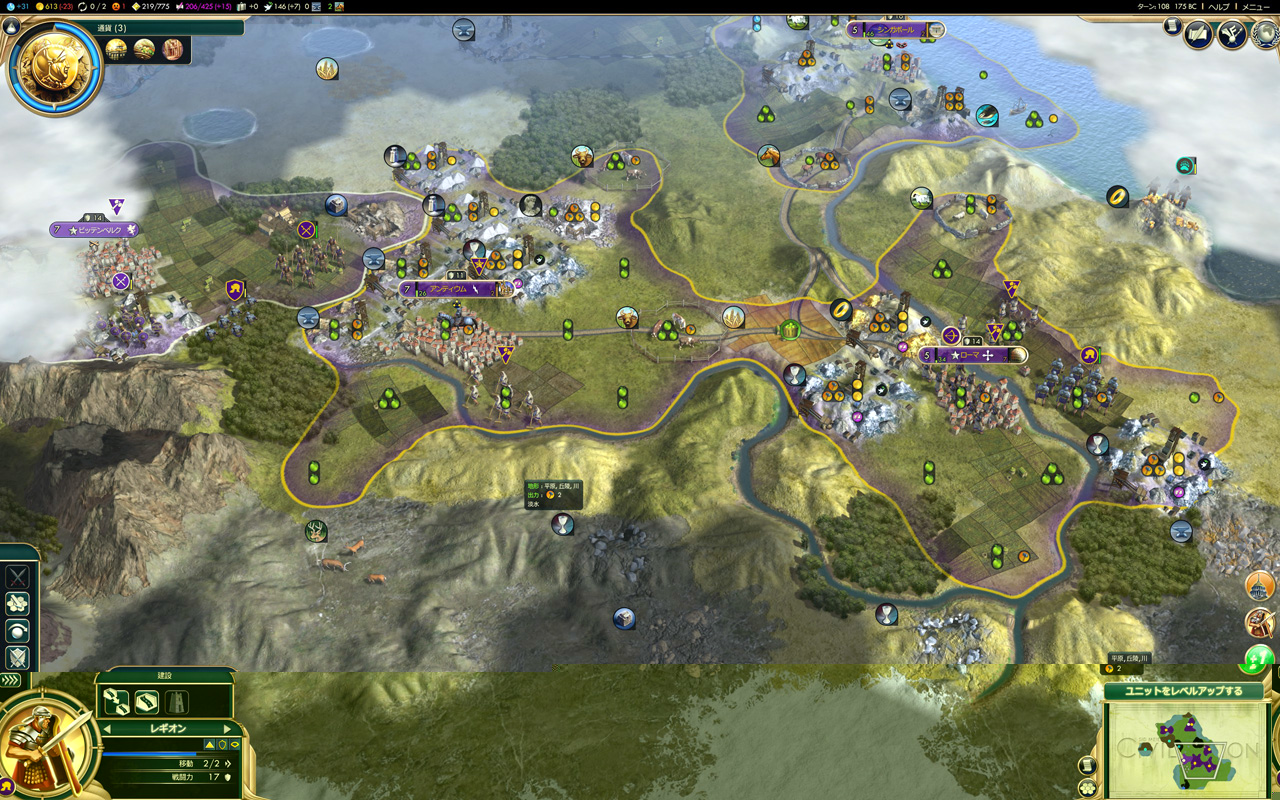Click the right arrow to cycle to the next unit
1280x800 pixels.
click(228, 728)
